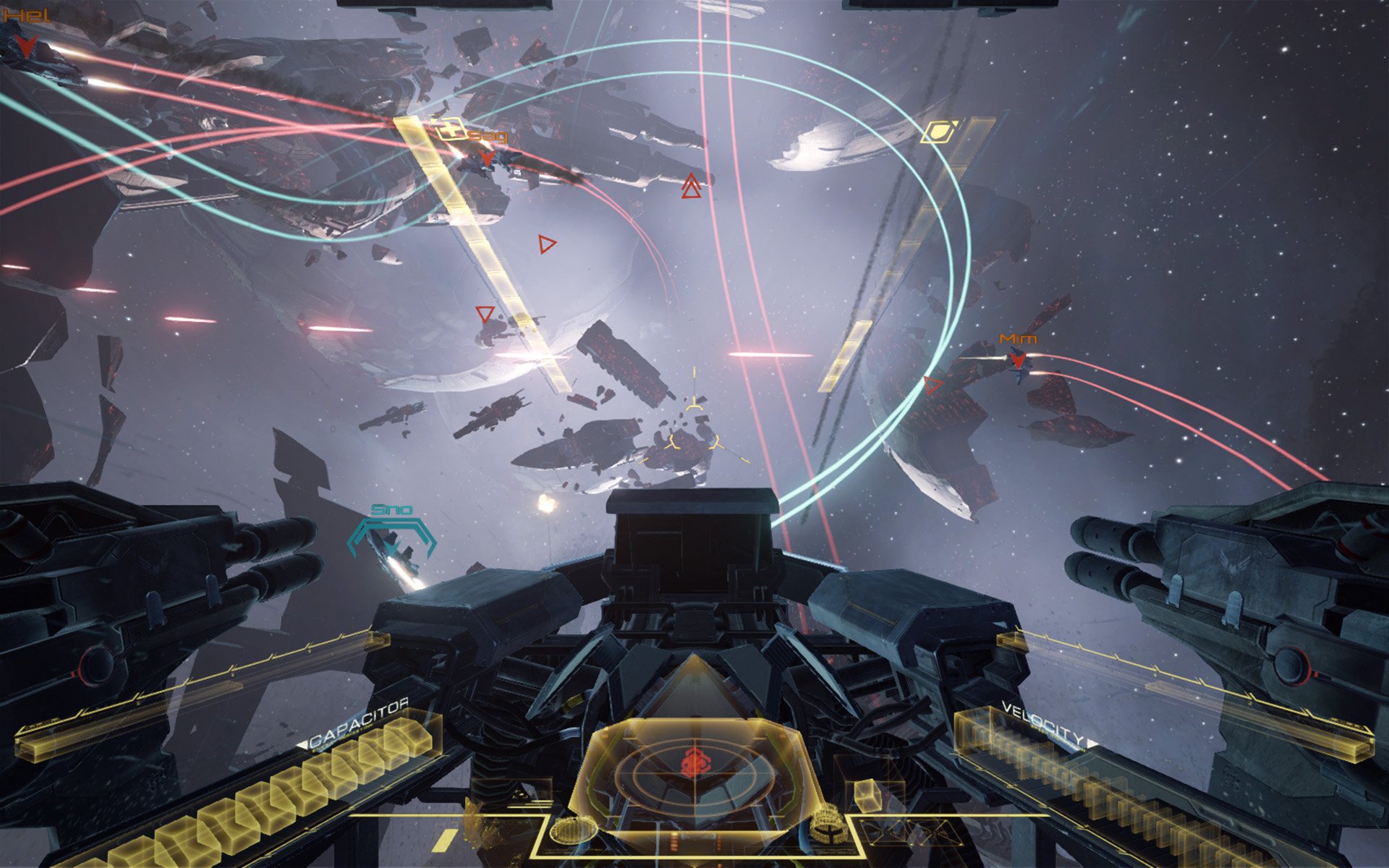Click the red enemy blip on the radar display

[696, 761]
